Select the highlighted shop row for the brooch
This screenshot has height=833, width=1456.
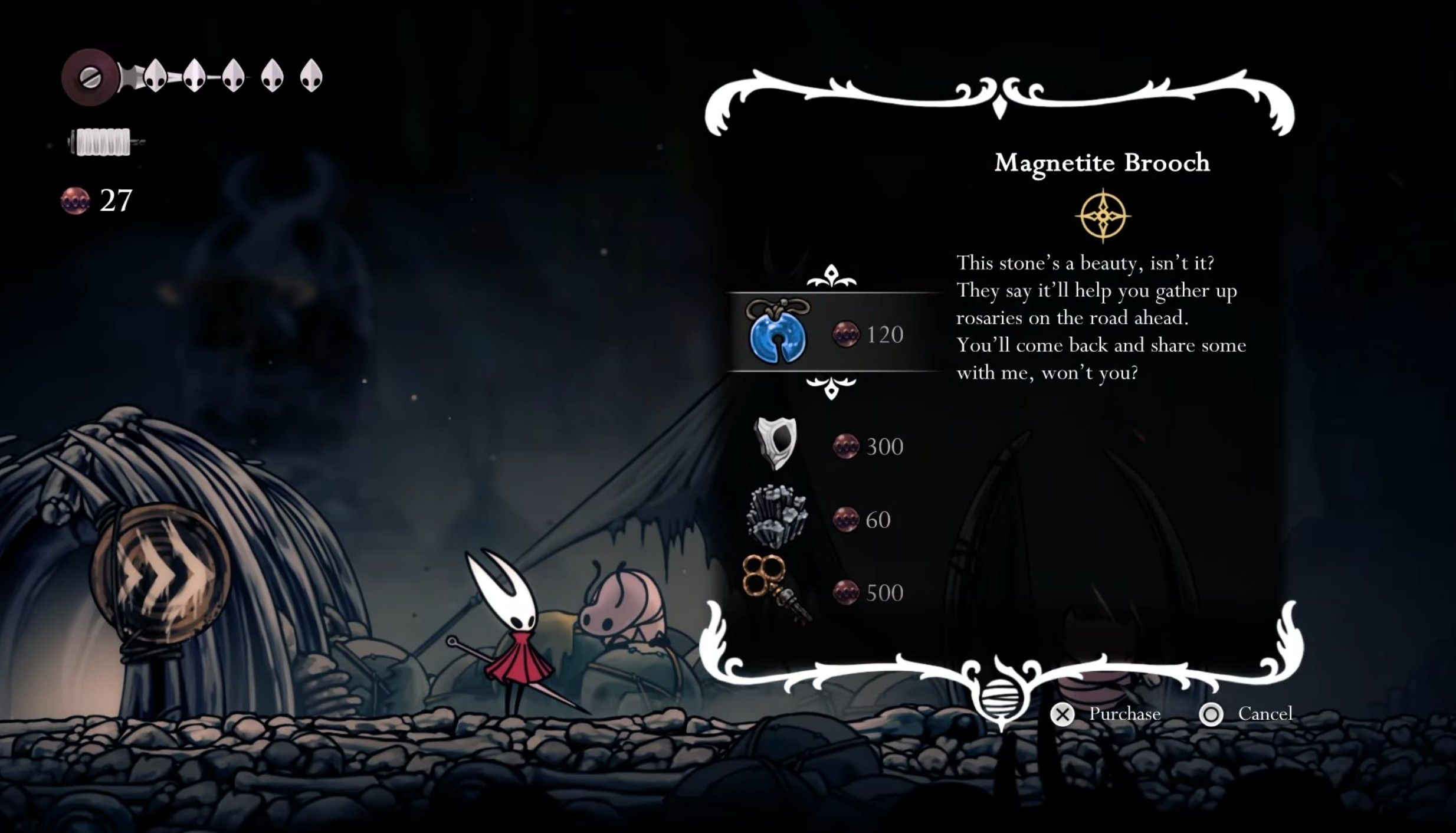(826, 334)
